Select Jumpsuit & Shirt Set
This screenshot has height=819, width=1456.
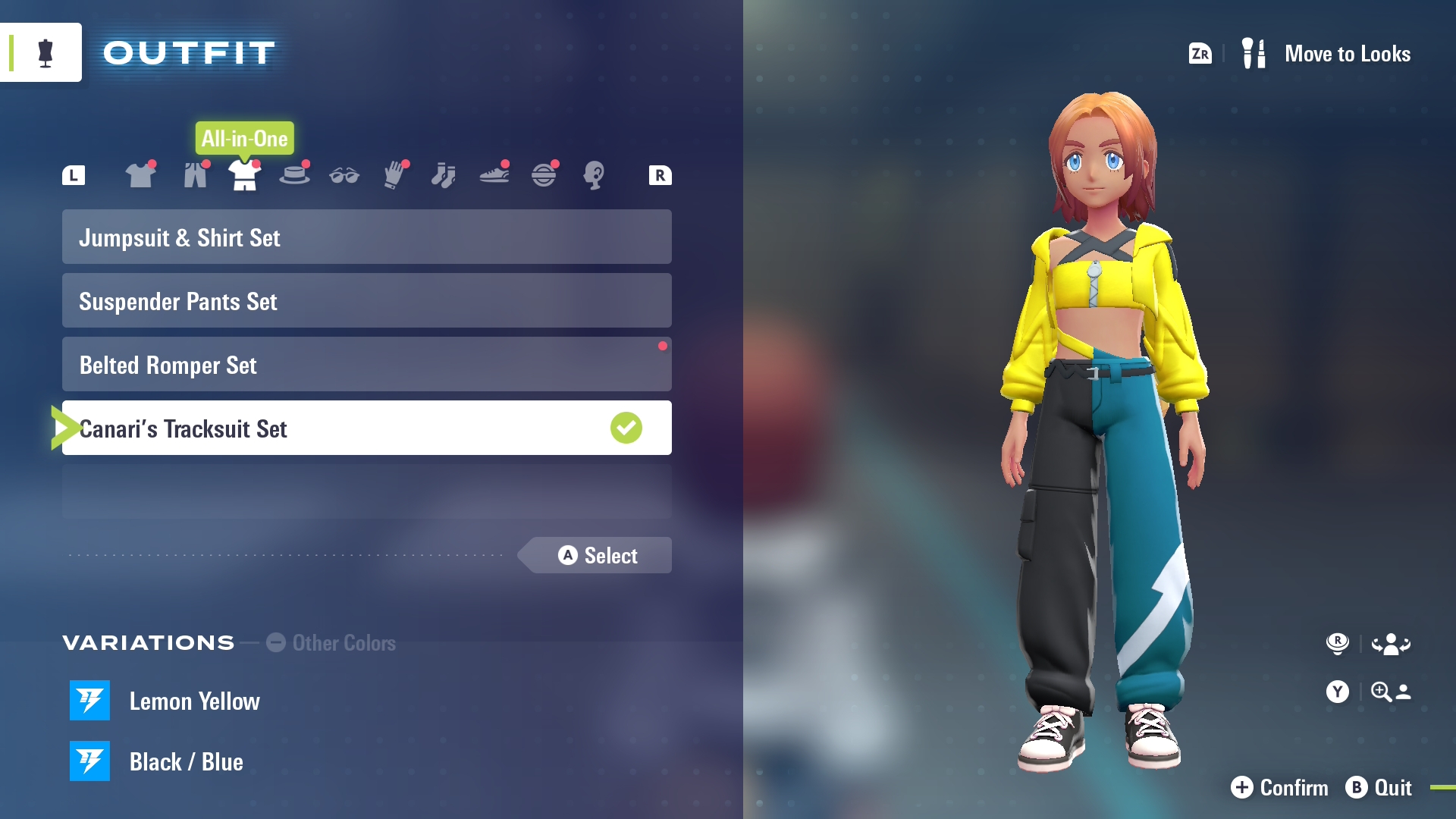tap(366, 237)
